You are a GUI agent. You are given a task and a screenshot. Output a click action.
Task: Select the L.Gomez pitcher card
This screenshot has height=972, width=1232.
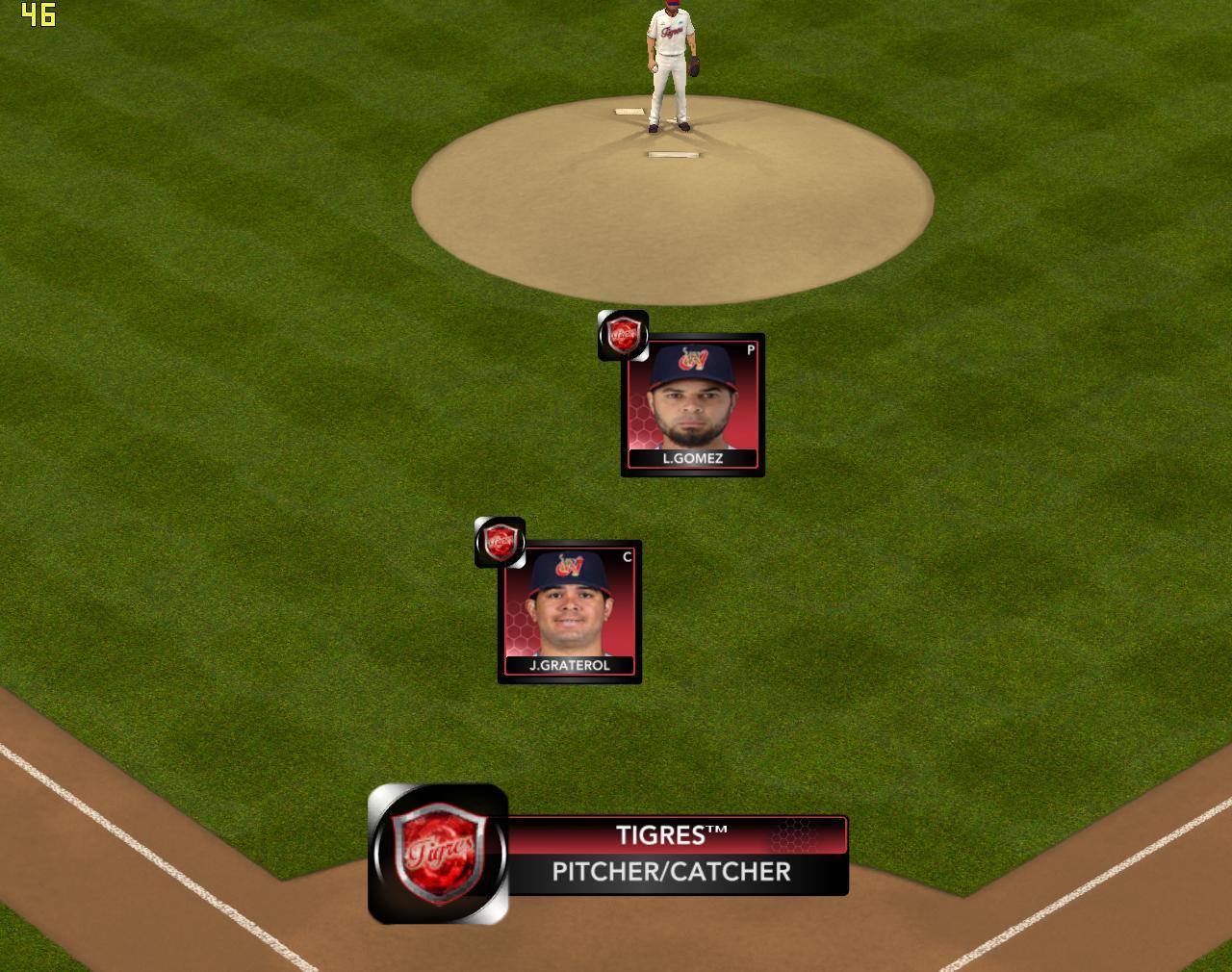pos(692,405)
